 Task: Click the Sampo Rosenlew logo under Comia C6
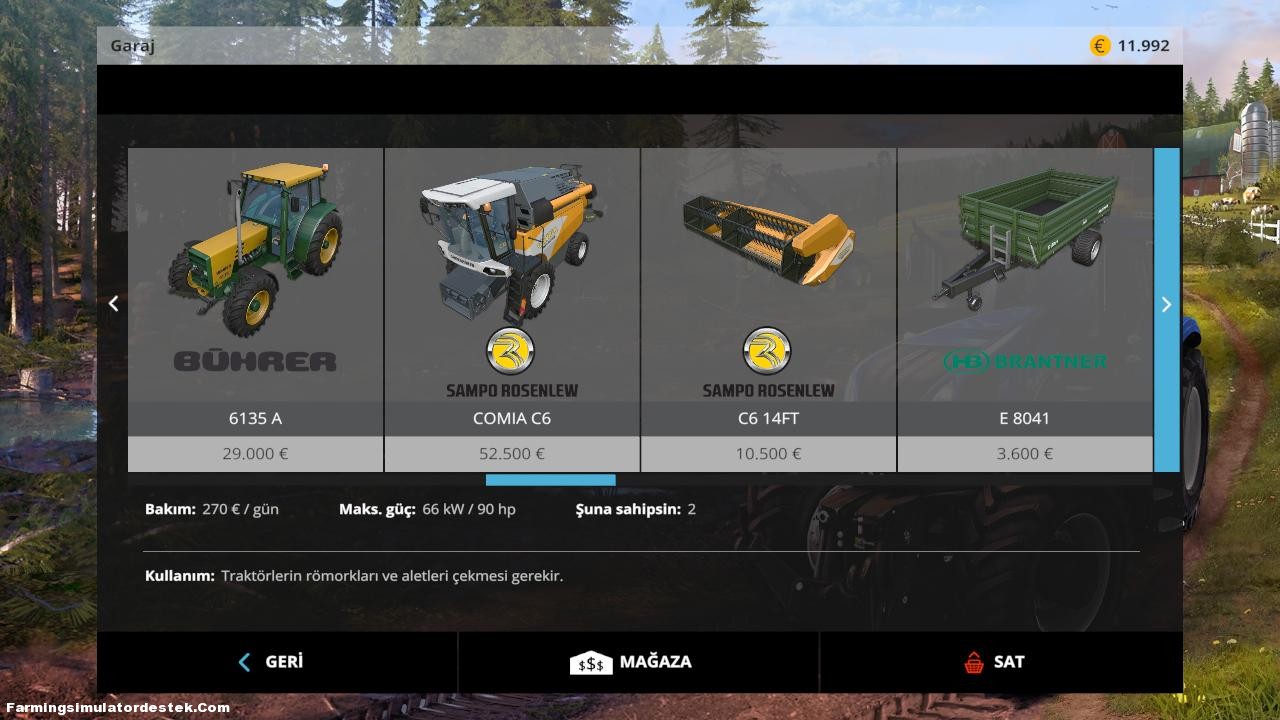pyautogui.click(x=511, y=351)
